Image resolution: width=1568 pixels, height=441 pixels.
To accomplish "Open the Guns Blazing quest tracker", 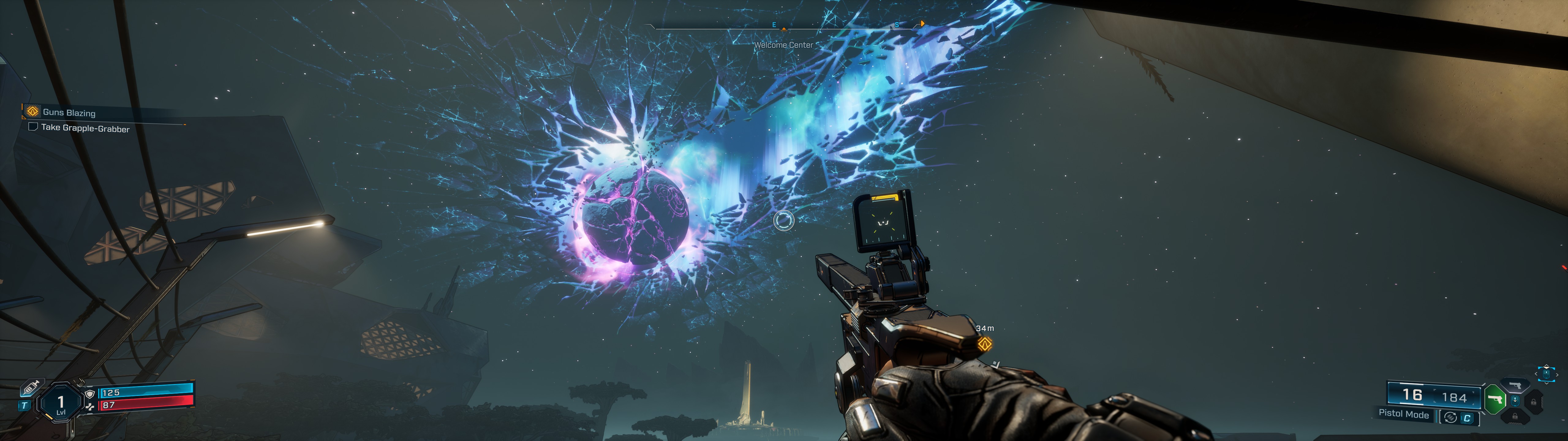I will pos(68,112).
